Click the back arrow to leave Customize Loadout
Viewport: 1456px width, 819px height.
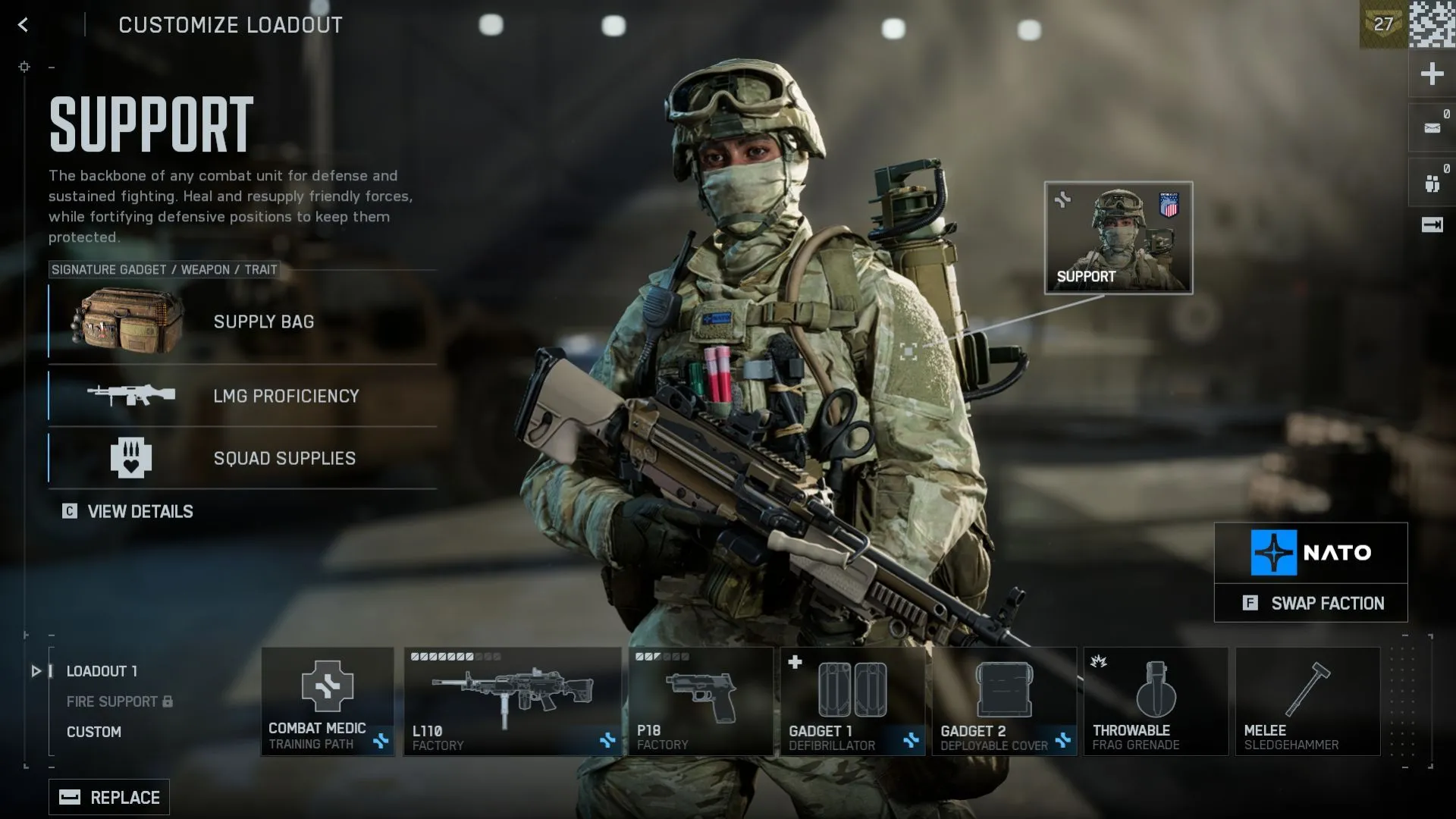point(24,25)
